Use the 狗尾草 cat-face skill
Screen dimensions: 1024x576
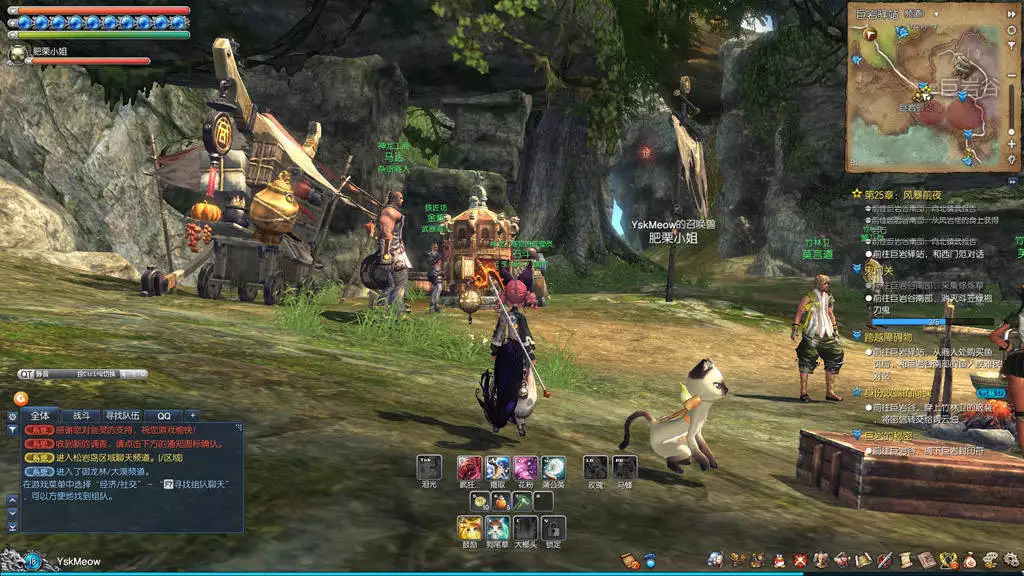pyautogui.click(x=498, y=528)
